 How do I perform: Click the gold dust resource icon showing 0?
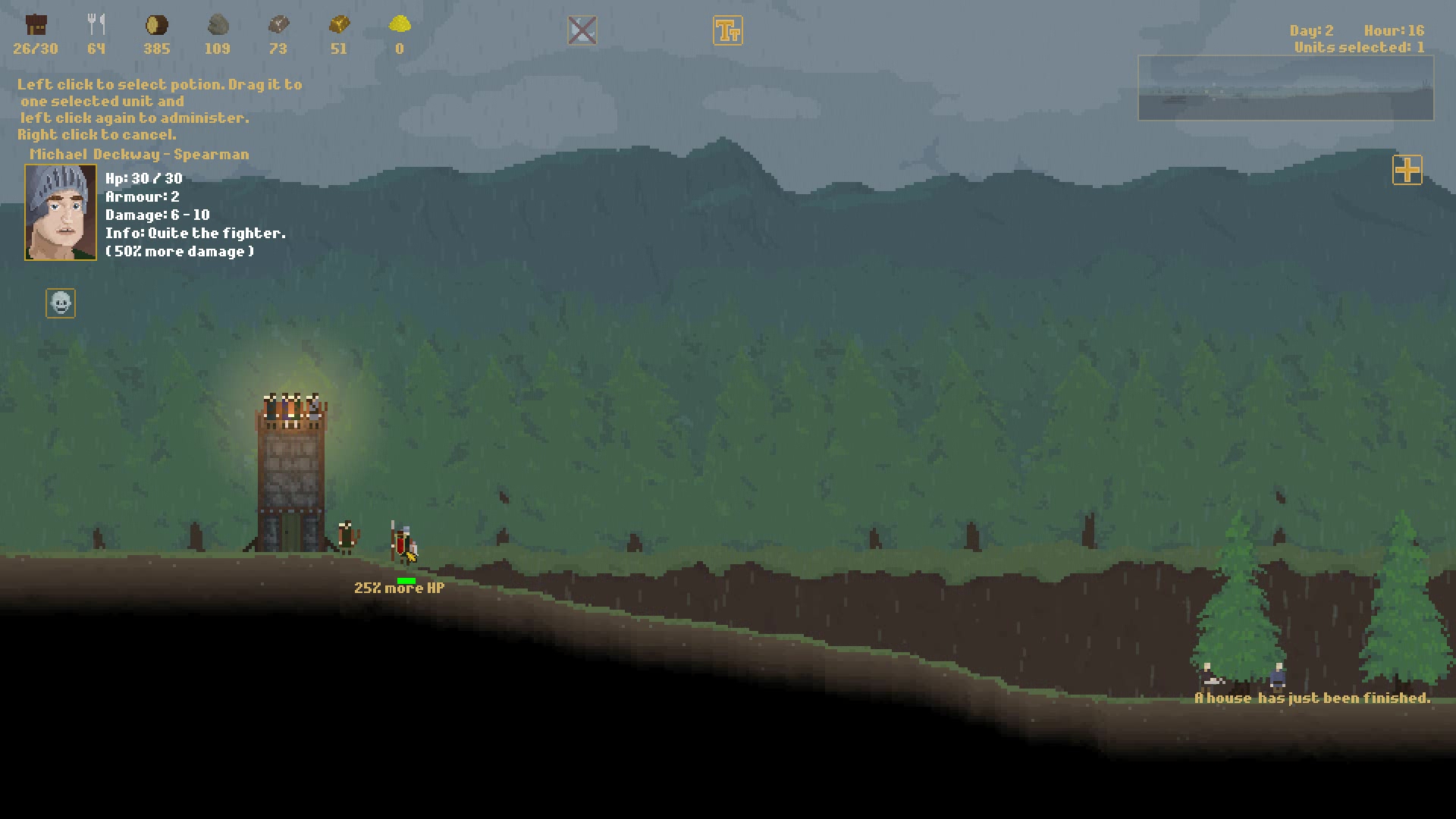point(399,24)
